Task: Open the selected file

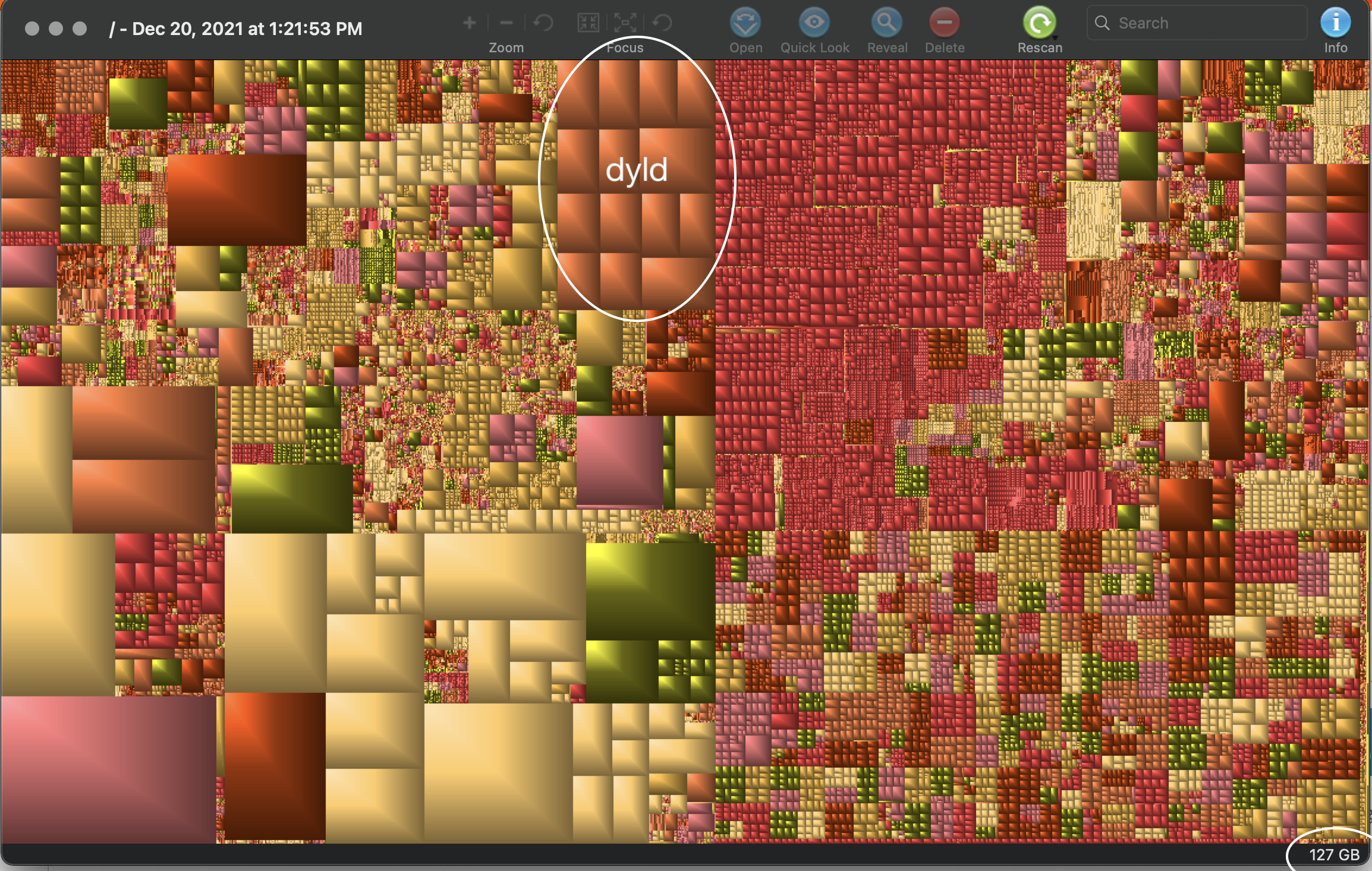Action: point(745,24)
